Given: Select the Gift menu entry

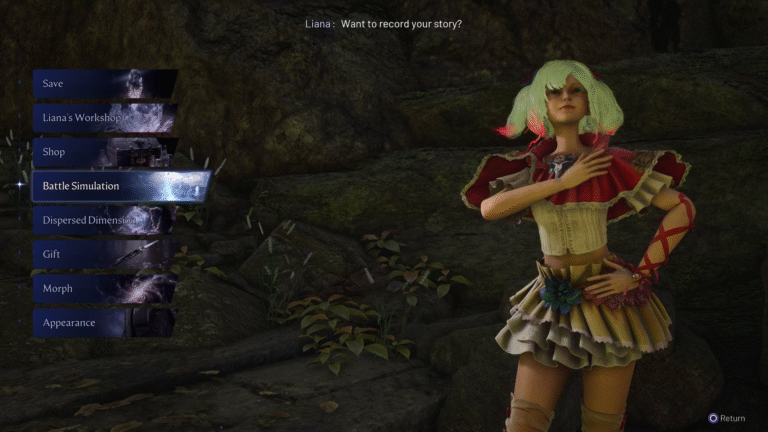Looking at the screenshot, I should tap(103, 255).
